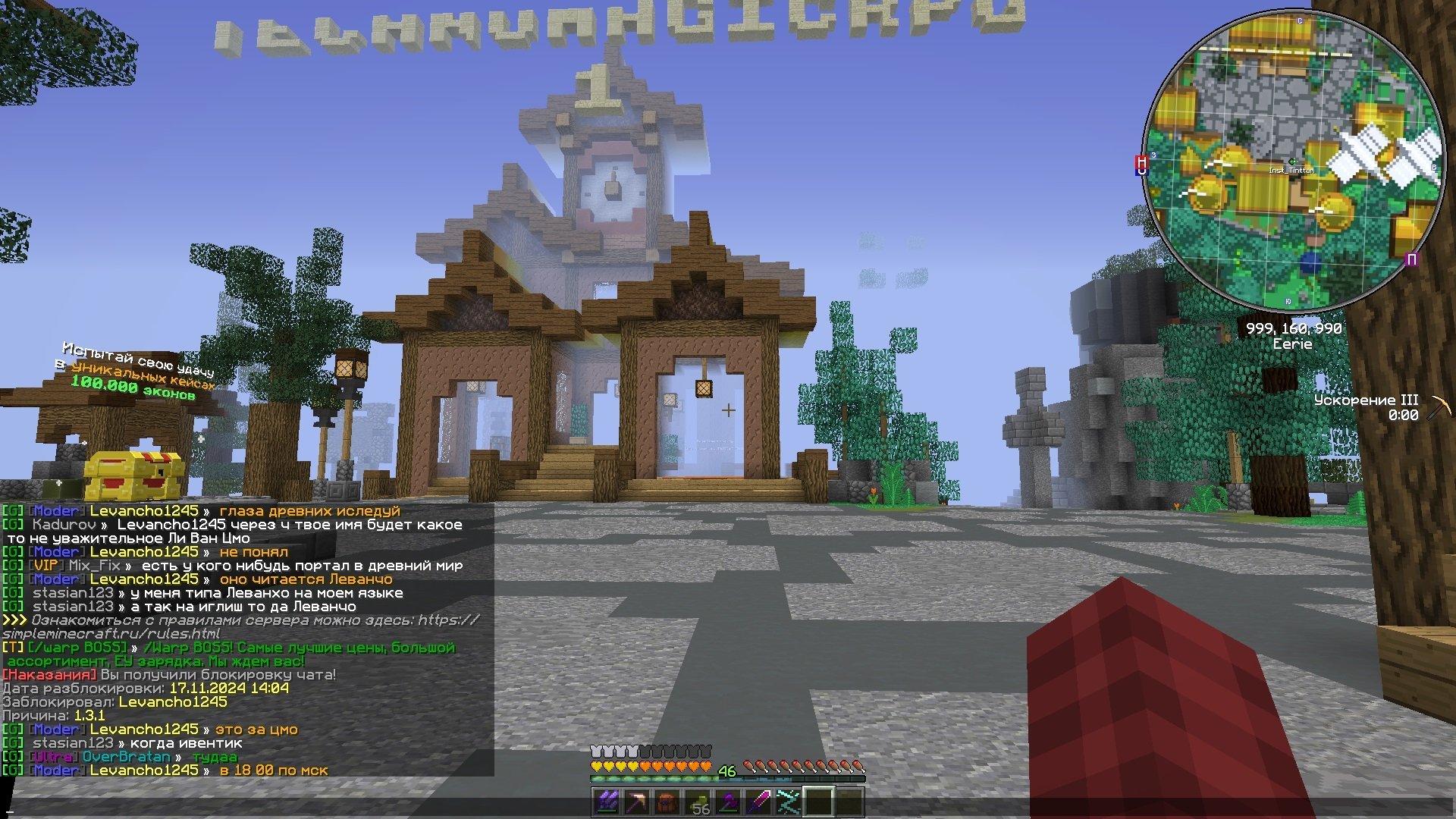
Task: Click Mix_Fix's name in chat
Action: [94, 566]
